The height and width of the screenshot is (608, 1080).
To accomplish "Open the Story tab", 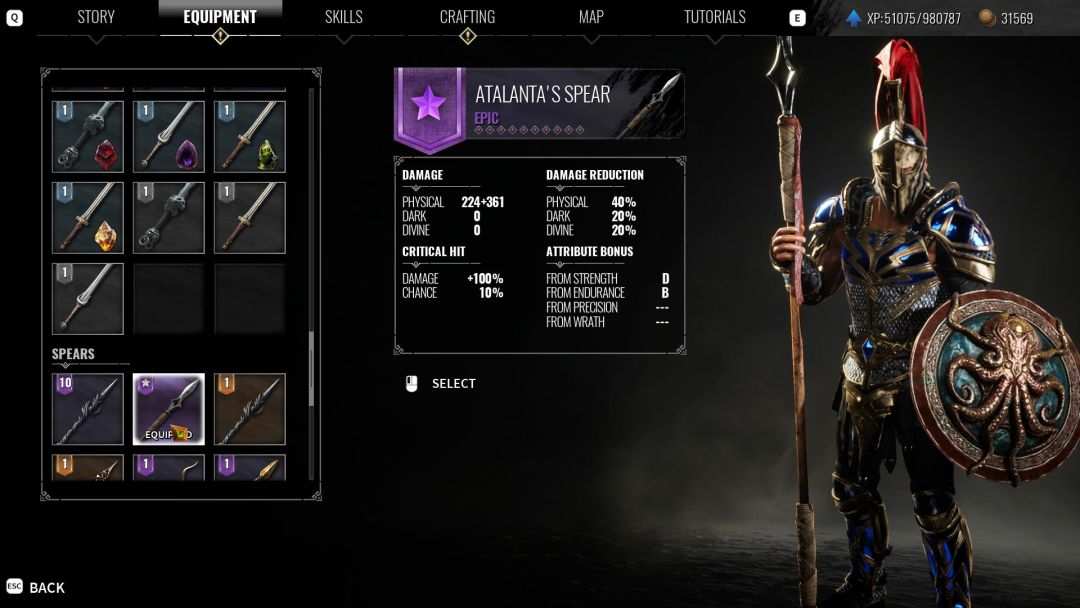I will tap(96, 17).
